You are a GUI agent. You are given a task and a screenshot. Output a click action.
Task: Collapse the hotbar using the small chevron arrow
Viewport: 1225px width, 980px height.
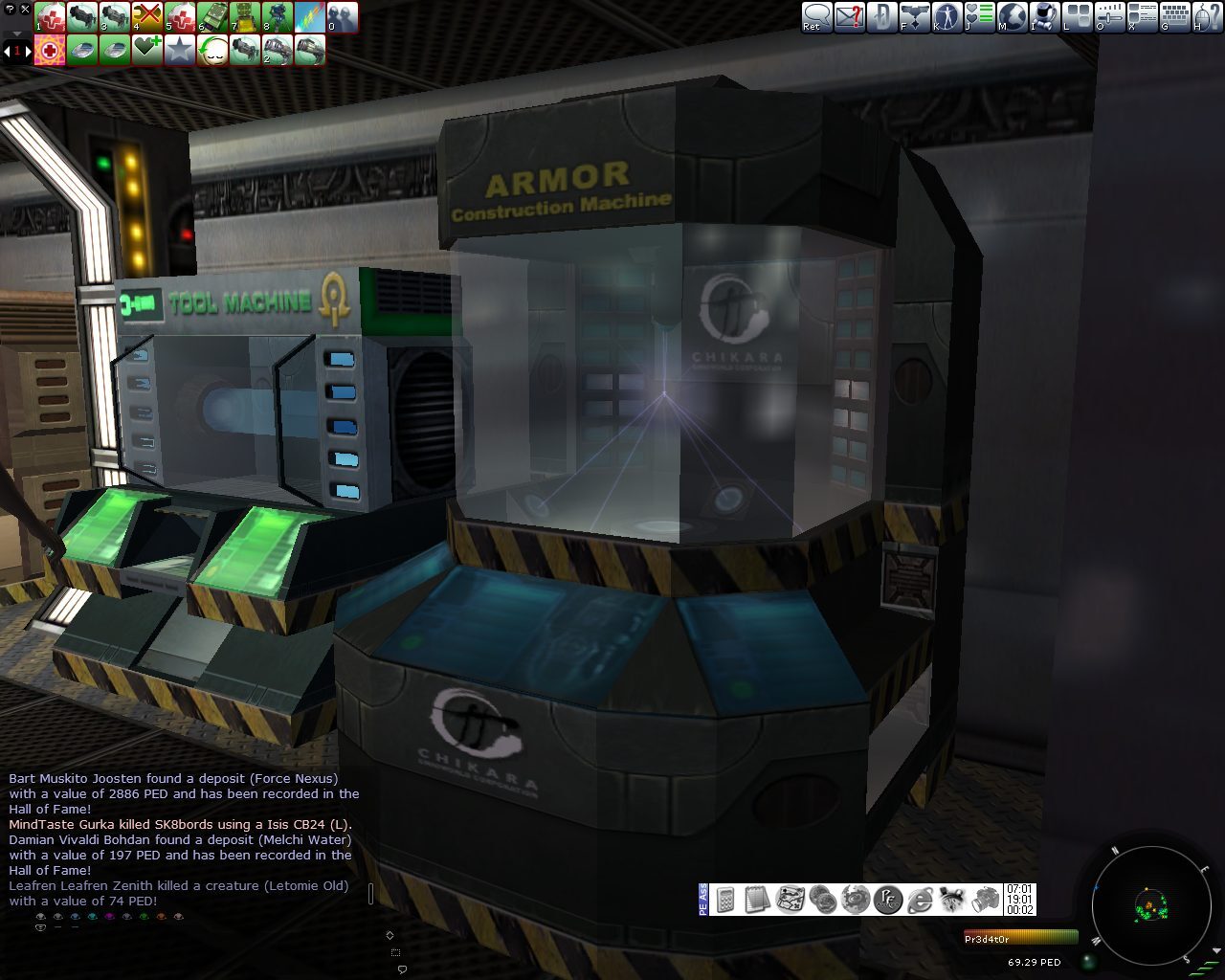click(x=15, y=32)
